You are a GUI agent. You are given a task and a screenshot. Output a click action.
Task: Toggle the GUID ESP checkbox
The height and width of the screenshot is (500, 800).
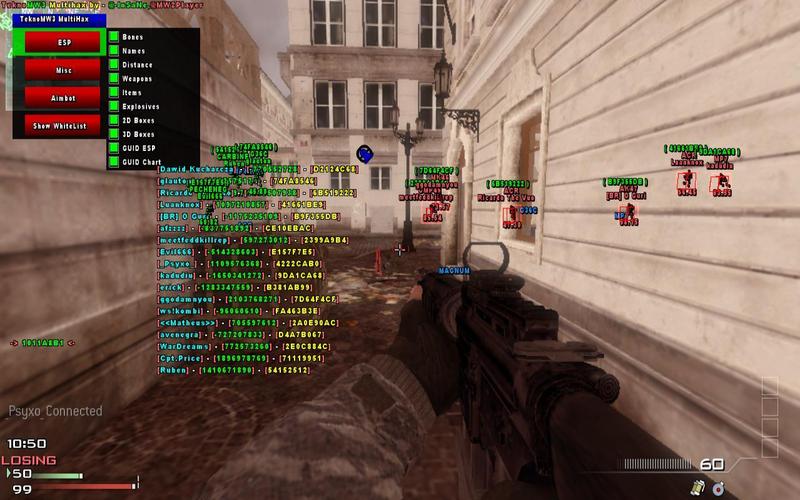tap(114, 147)
